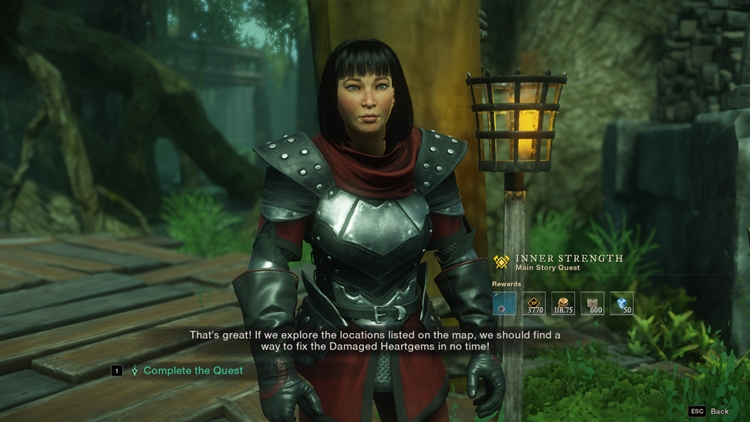Screen dimensions: 750x422
Task: Inspect the blue item reward slot
Action: (506, 303)
